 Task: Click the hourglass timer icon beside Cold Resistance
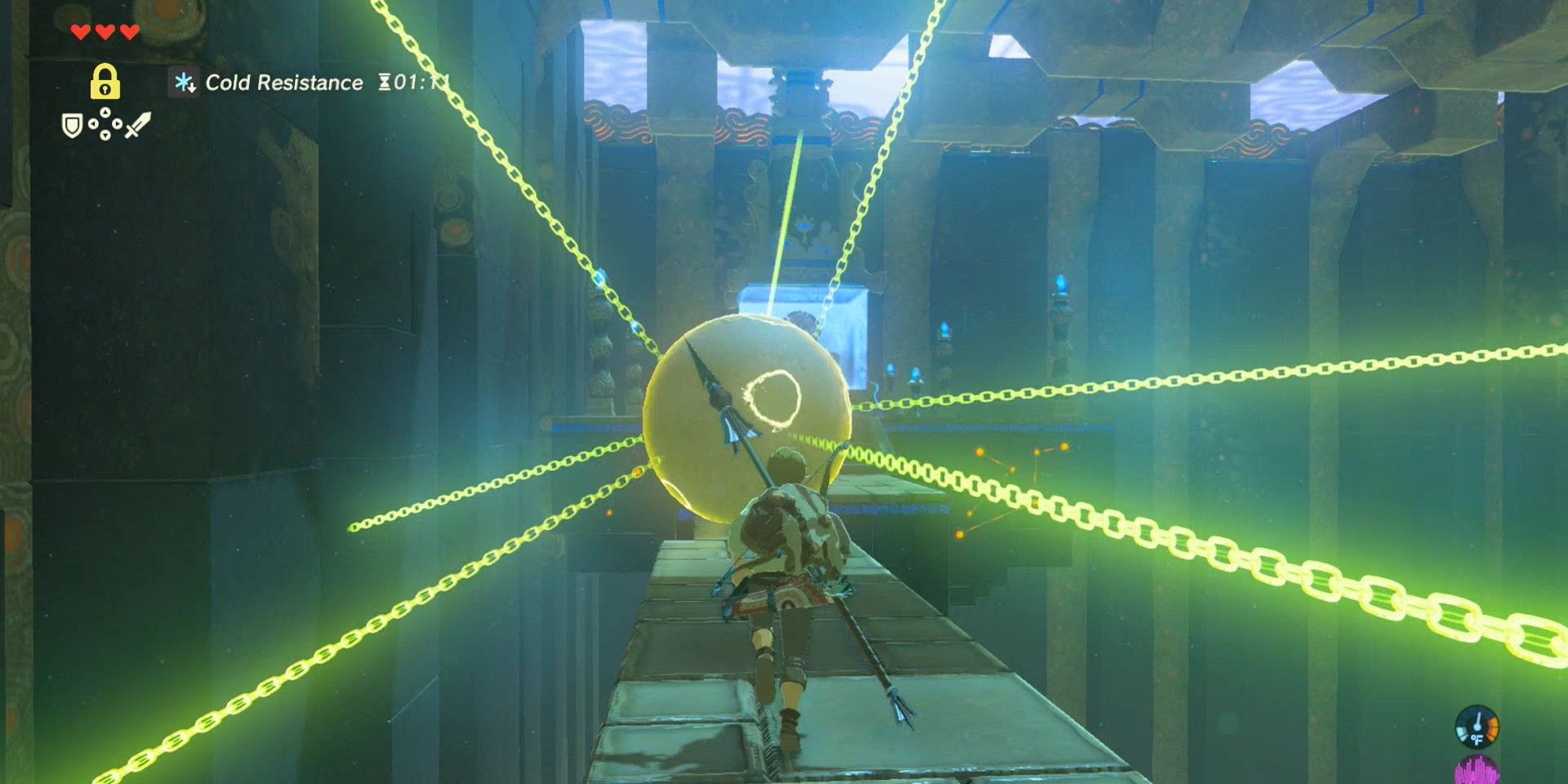(383, 82)
